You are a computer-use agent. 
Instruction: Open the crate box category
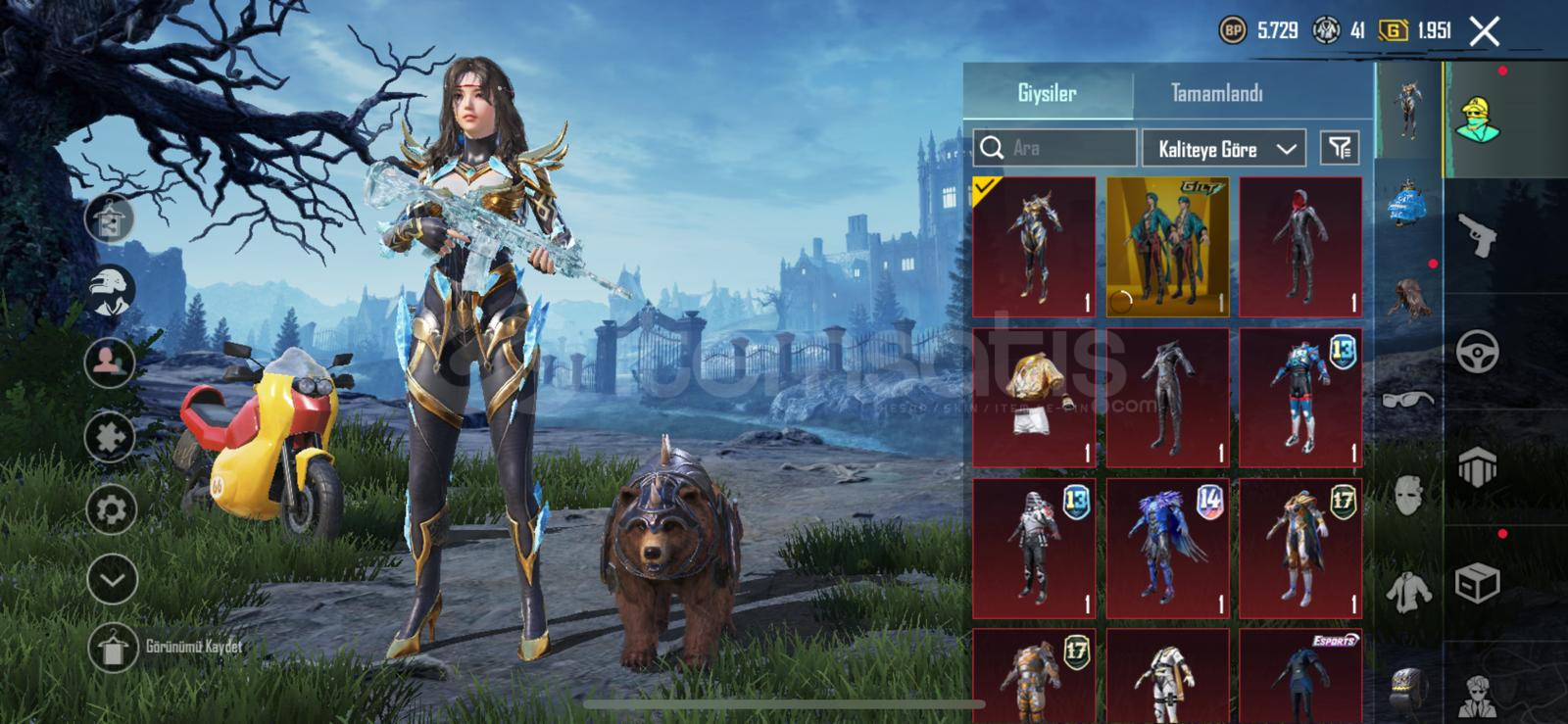[1478, 584]
